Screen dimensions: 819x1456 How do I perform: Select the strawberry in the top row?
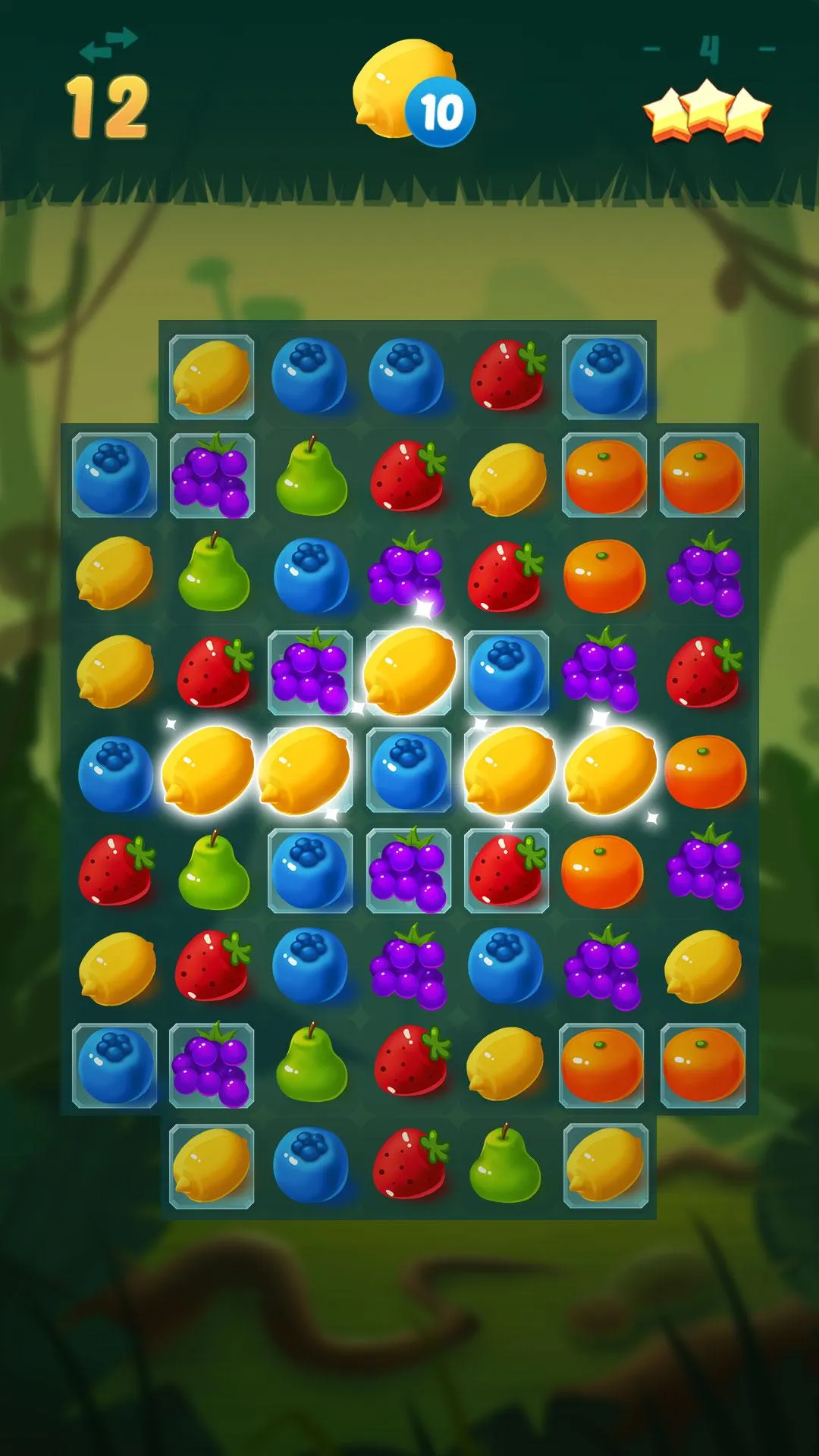(x=507, y=376)
